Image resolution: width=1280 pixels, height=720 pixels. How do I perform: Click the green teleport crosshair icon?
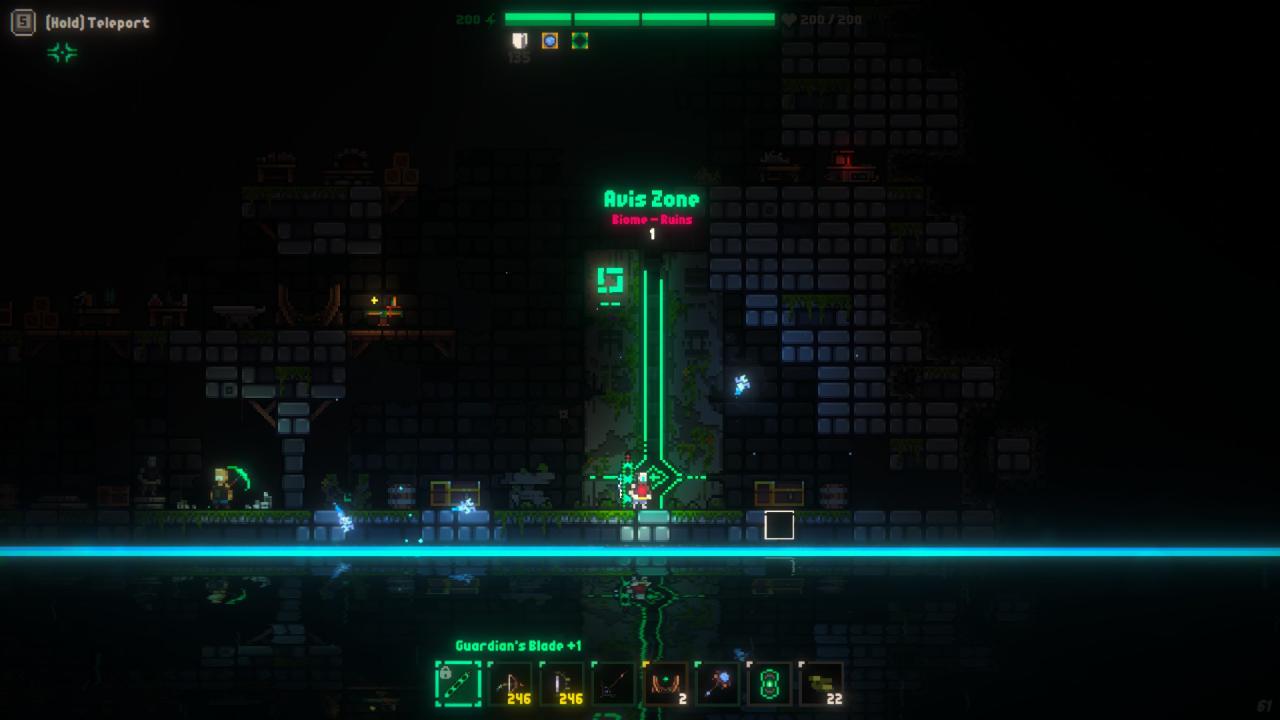pyautogui.click(x=62, y=53)
